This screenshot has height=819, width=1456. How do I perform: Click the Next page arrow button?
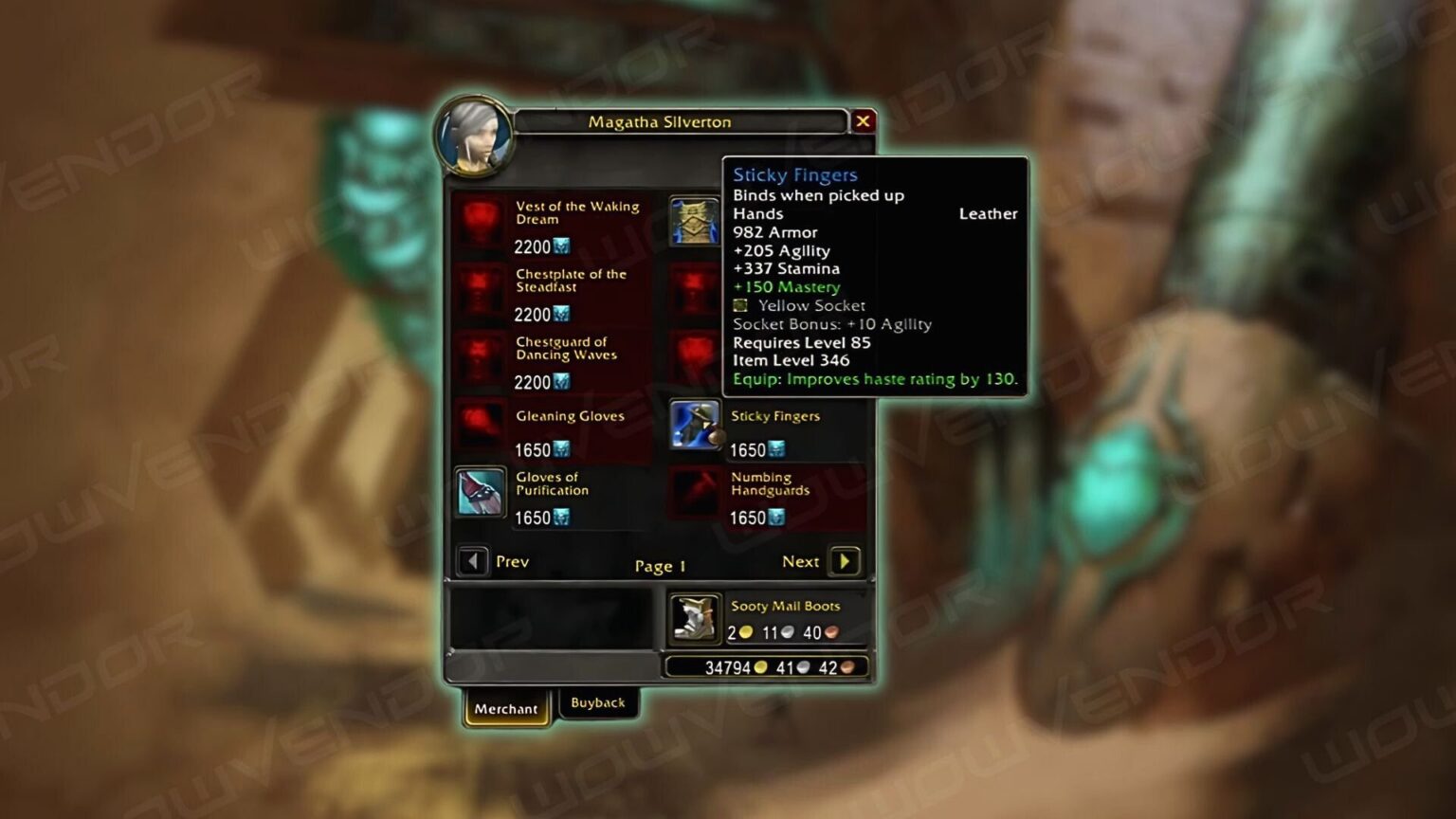tap(843, 561)
